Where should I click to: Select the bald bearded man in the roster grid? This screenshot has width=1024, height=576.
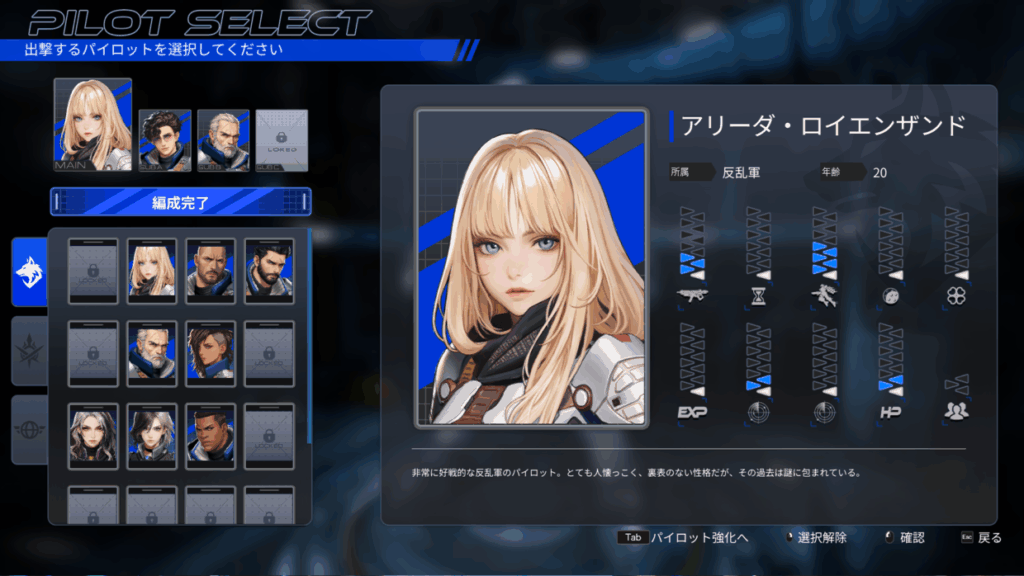pos(210,270)
